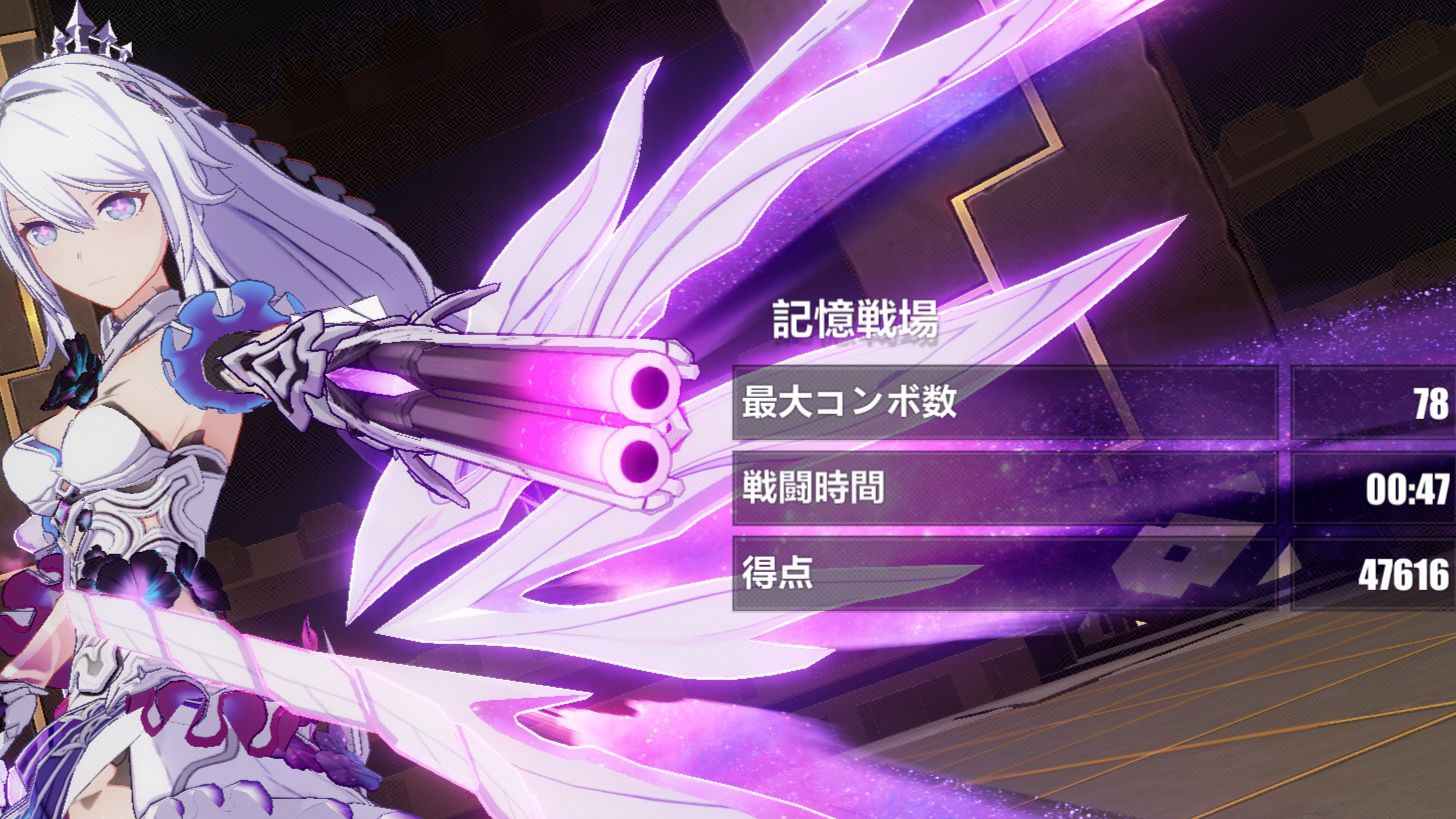Image resolution: width=1456 pixels, height=819 pixels.
Task: Tap the bottom edge of the score row
Action: click(x=1000, y=605)
